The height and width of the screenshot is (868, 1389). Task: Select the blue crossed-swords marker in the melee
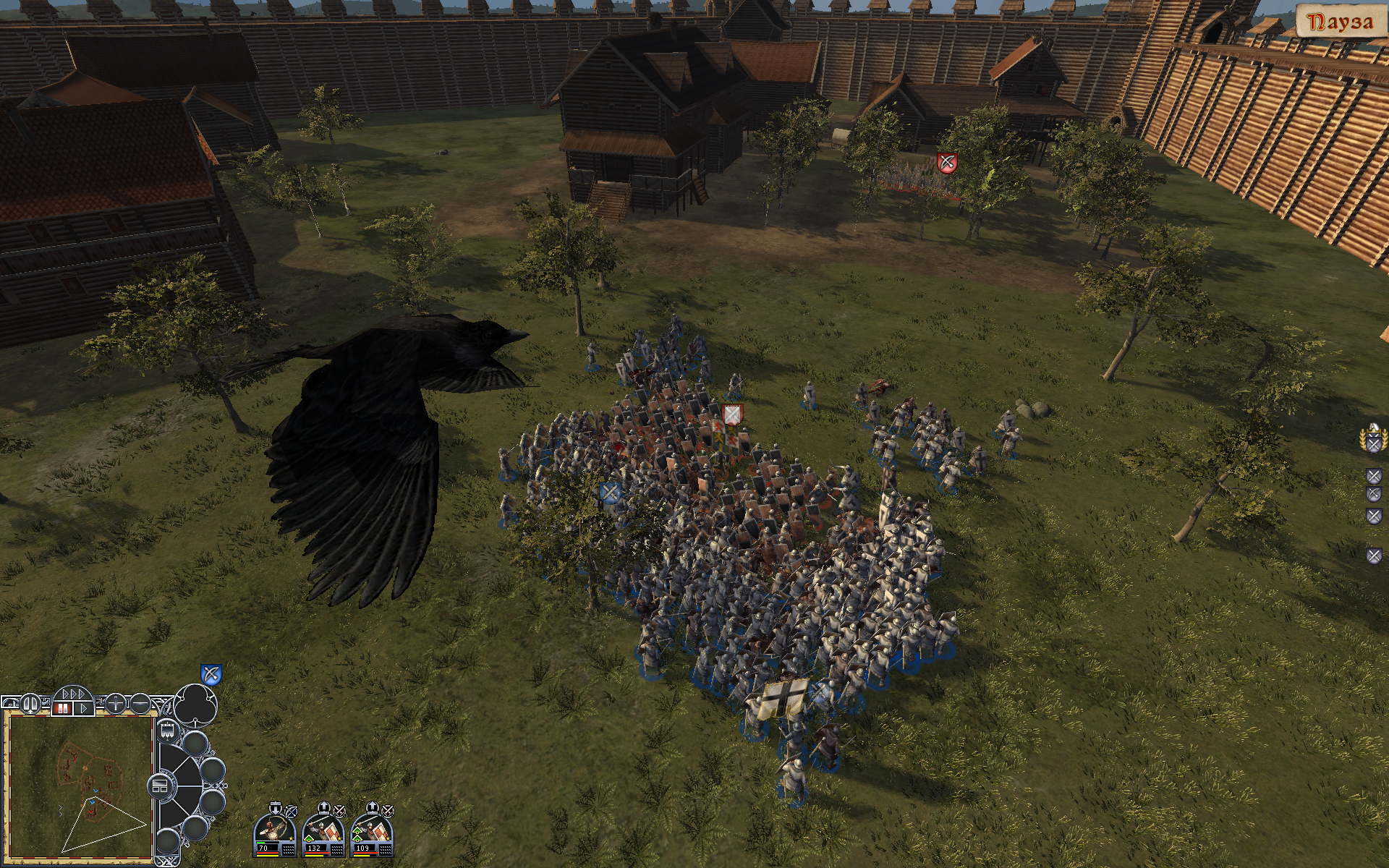point(610,493)
